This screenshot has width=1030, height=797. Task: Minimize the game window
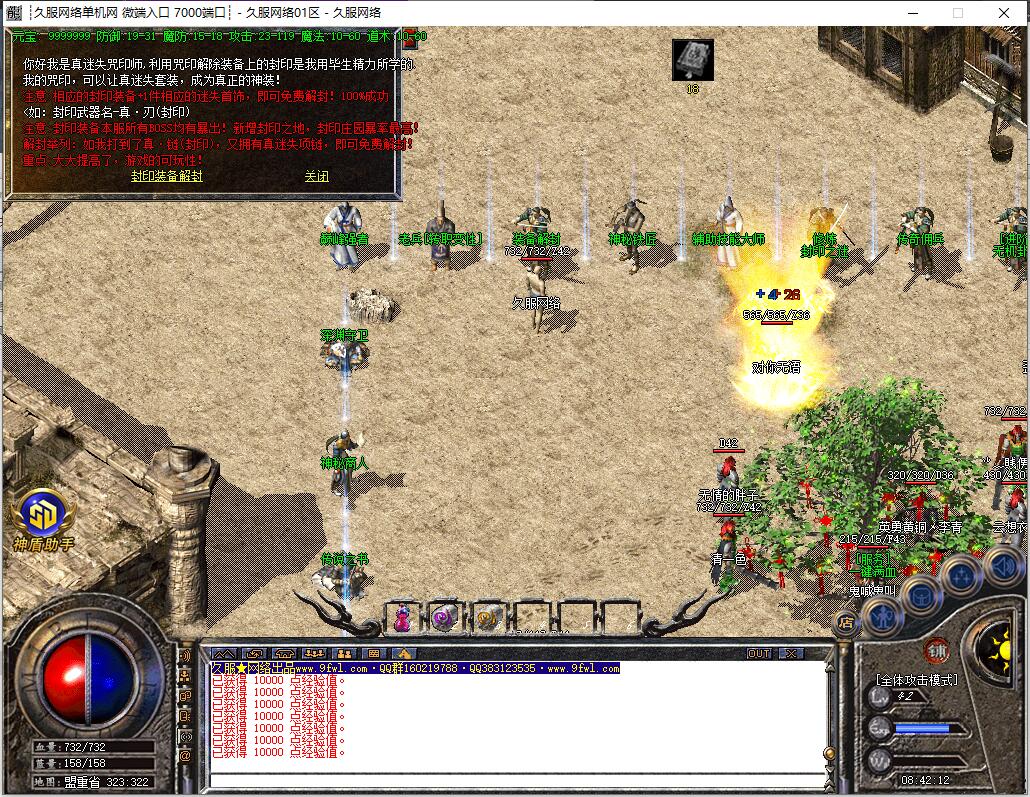pyautogui.click(x=912, y=13)
